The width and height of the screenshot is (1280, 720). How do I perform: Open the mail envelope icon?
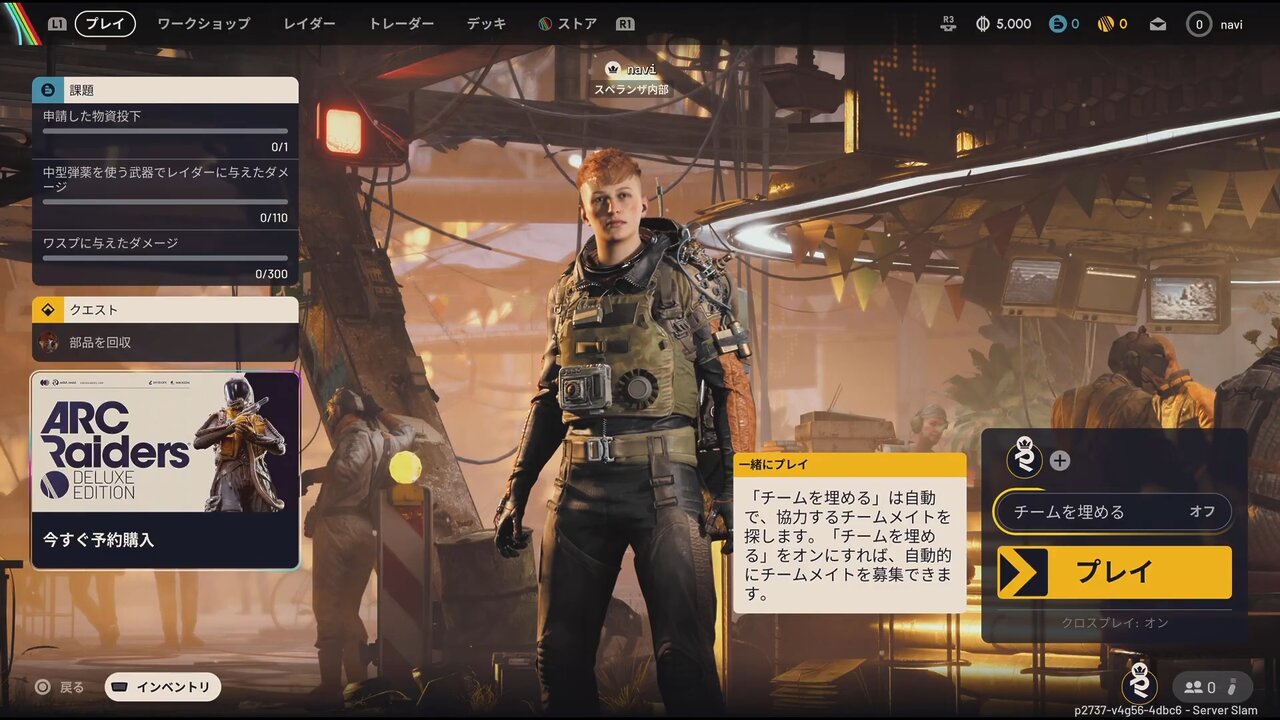[x=1158, y=24]
